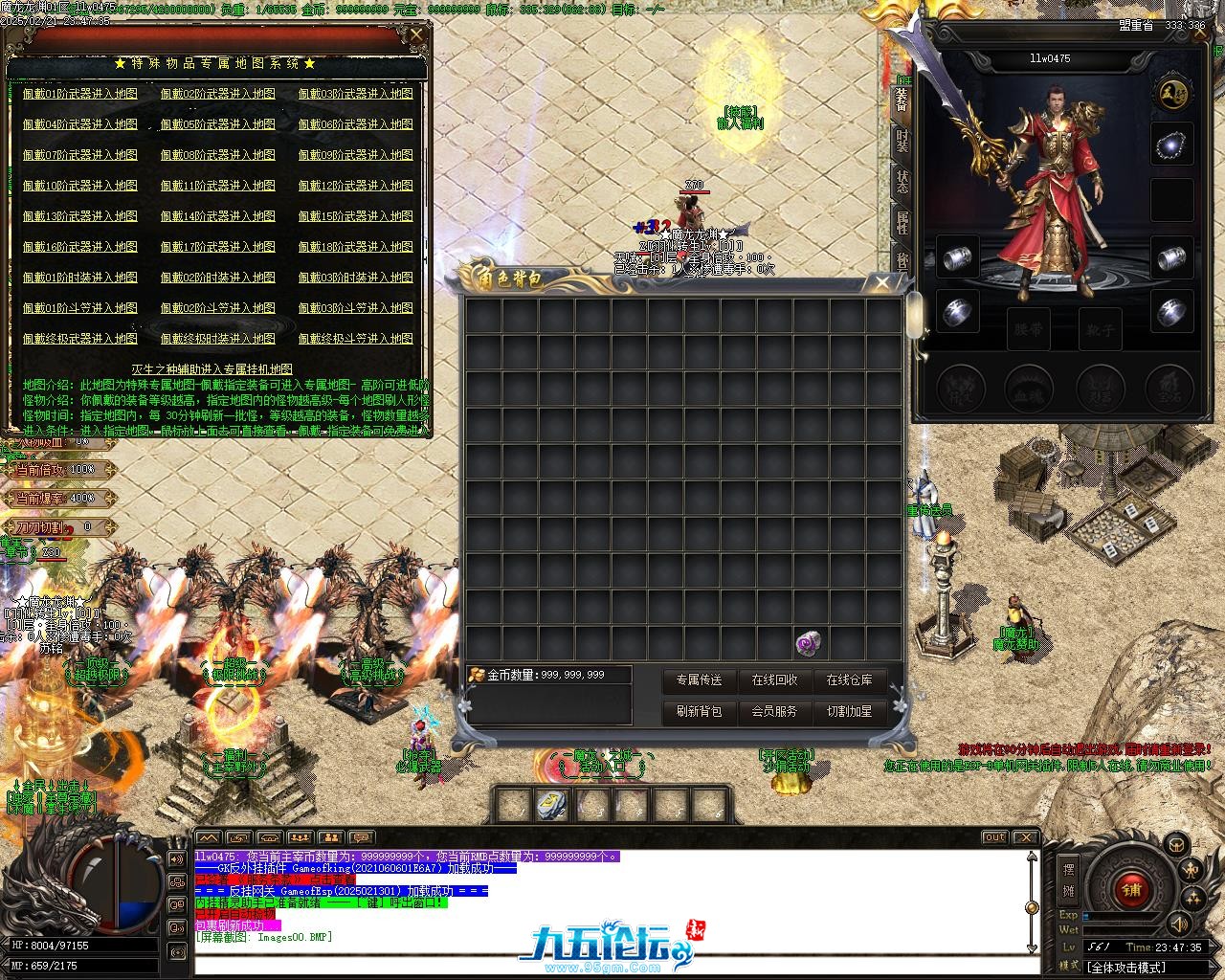Click the 佩戴终极斗笠进入地图 link
The image size is (1225, 980).
(x=356, y=339)
